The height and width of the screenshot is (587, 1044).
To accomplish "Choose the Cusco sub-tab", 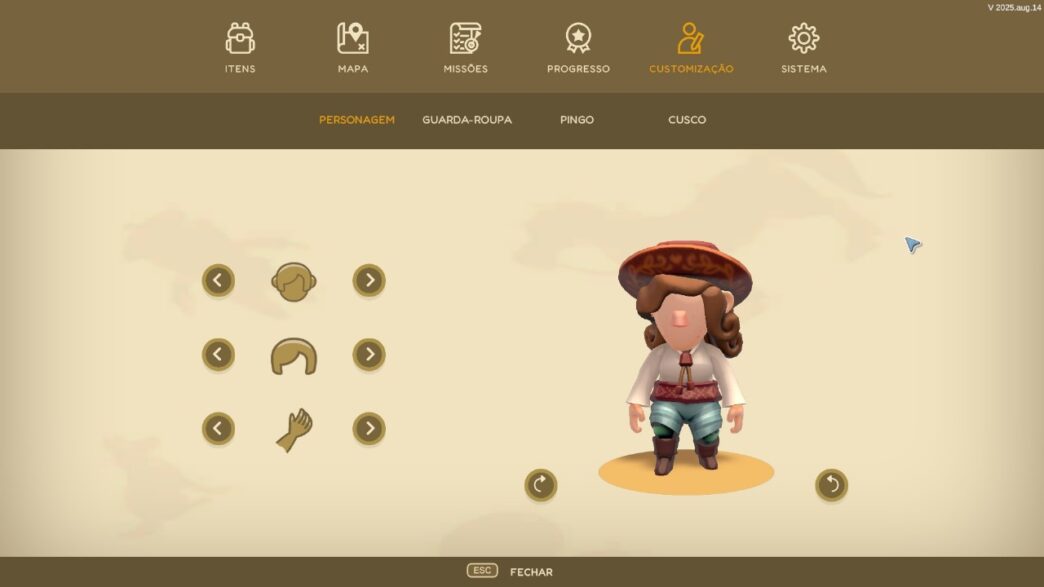I will tap(687, 120).
